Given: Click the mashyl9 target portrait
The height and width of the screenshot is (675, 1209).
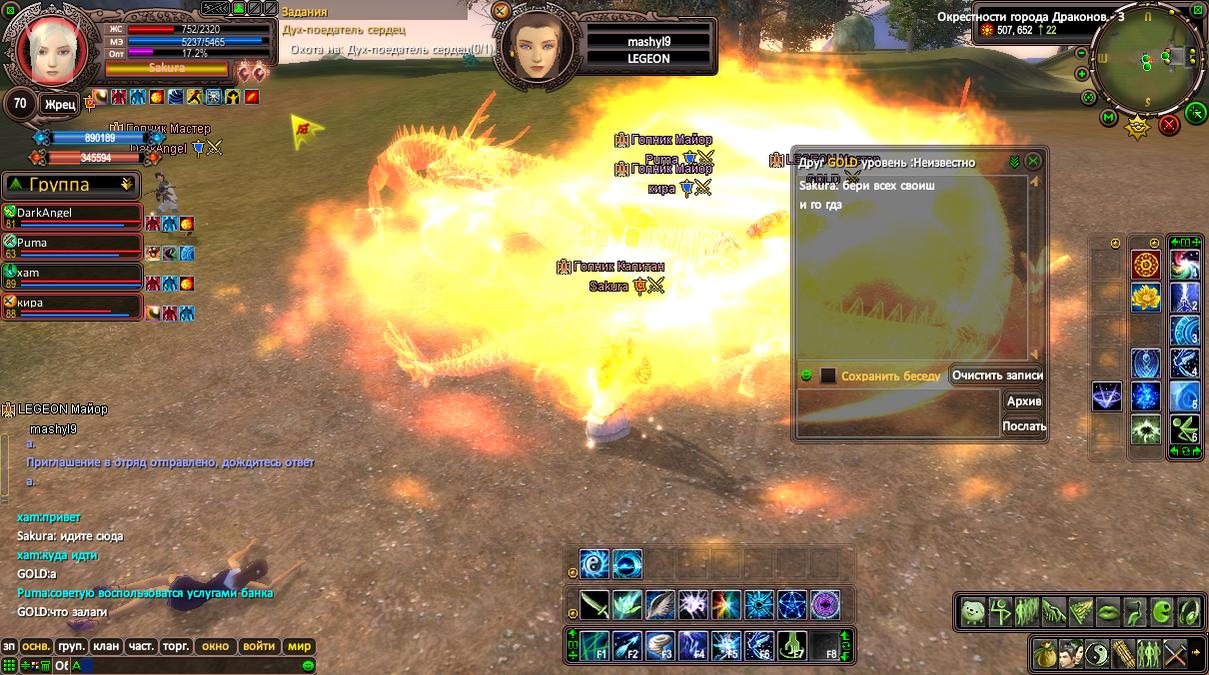Looking at the screenshot, I should (x=536, y=45).
